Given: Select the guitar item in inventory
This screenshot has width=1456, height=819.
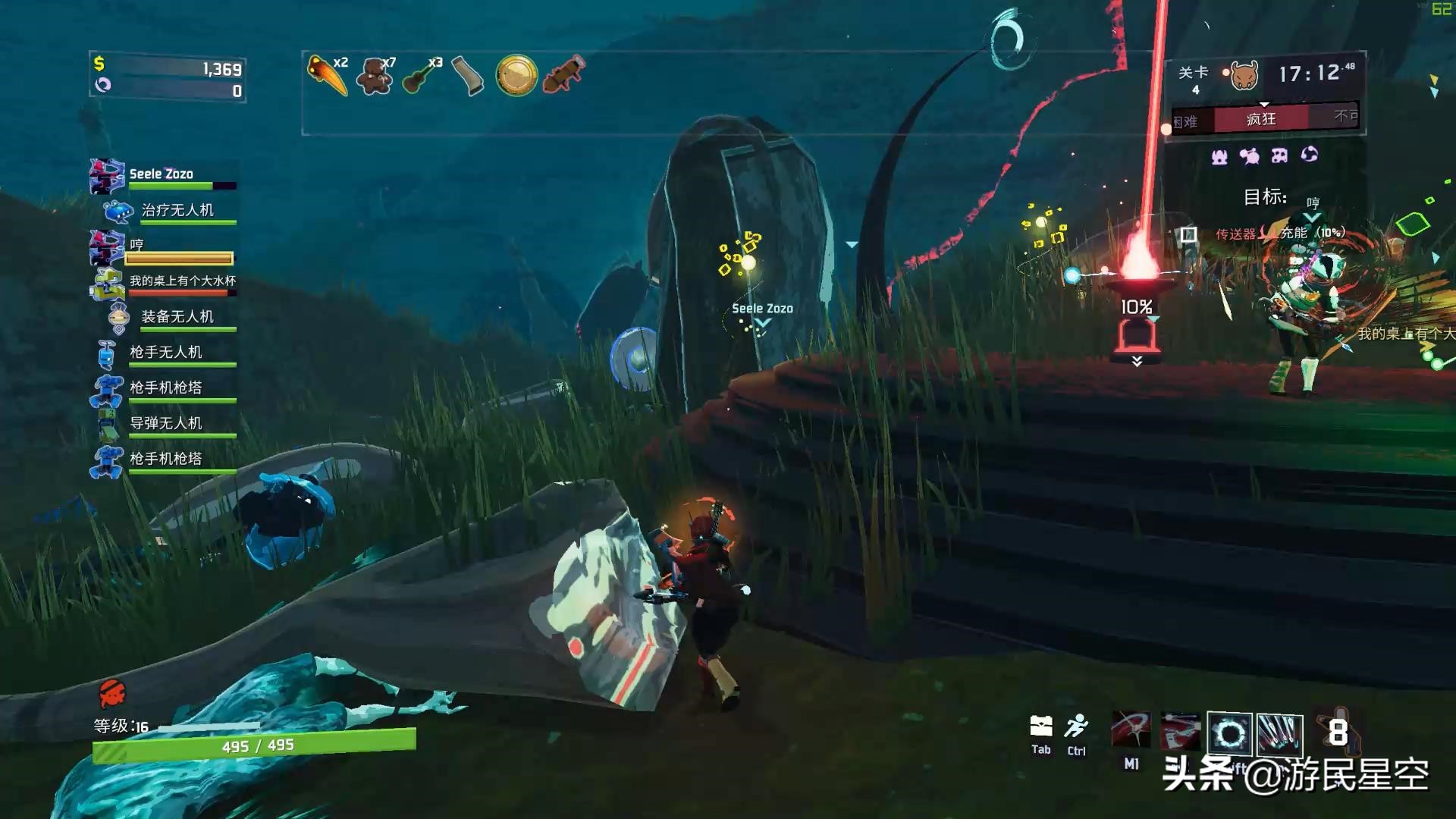Looking at the screenshot, I should click(421, 75).
